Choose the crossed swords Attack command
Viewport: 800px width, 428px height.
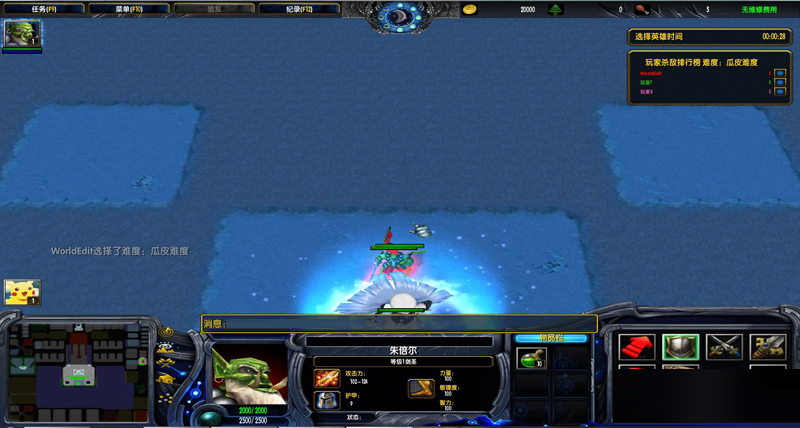coord(724,347)
